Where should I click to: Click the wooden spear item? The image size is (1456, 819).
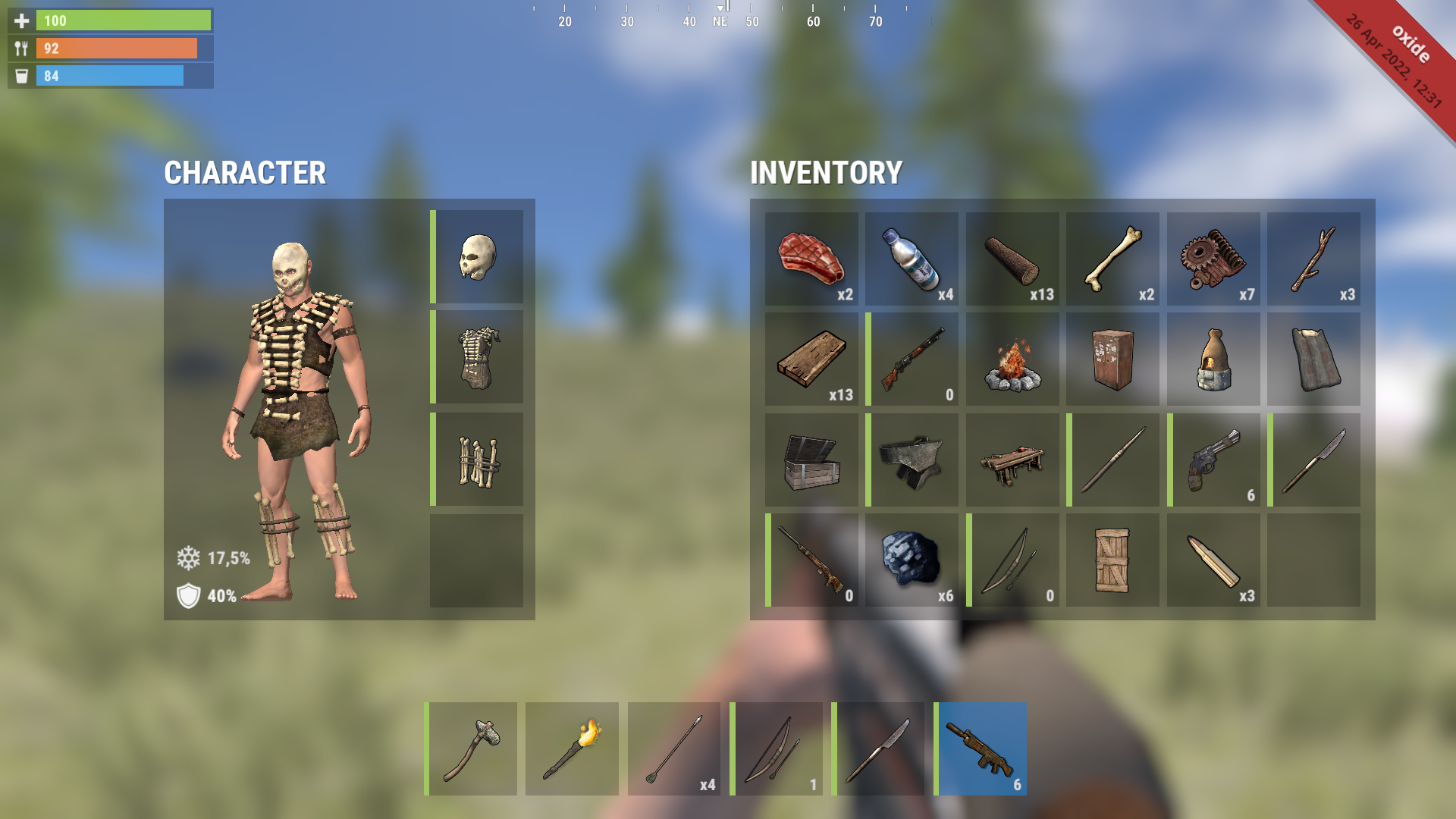pyautogui.click(x=1112, y=459)
